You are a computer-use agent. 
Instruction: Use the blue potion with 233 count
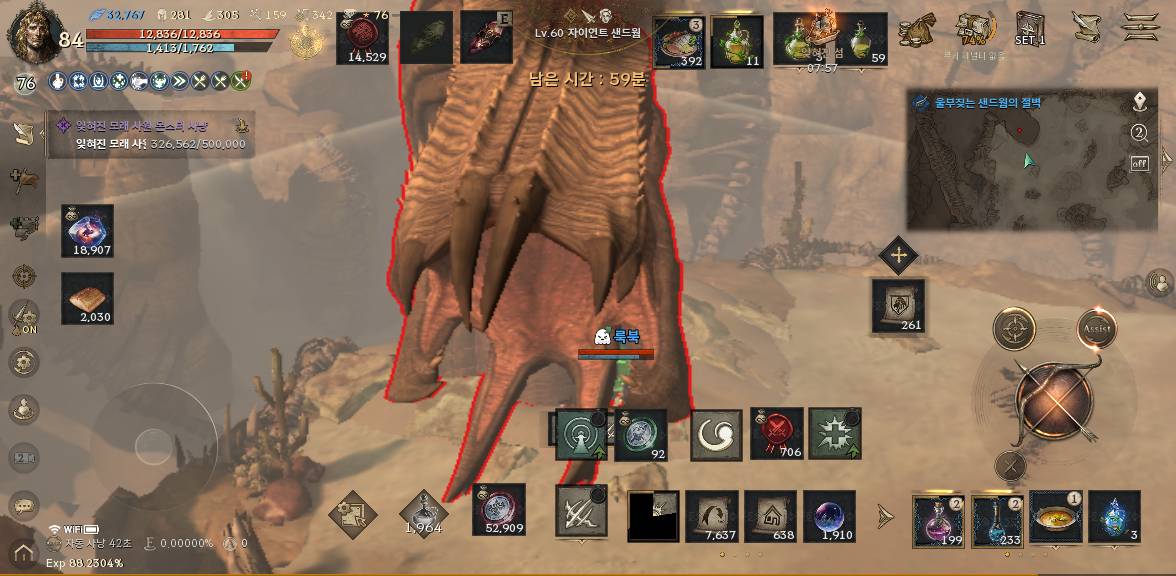click(997, 518)
